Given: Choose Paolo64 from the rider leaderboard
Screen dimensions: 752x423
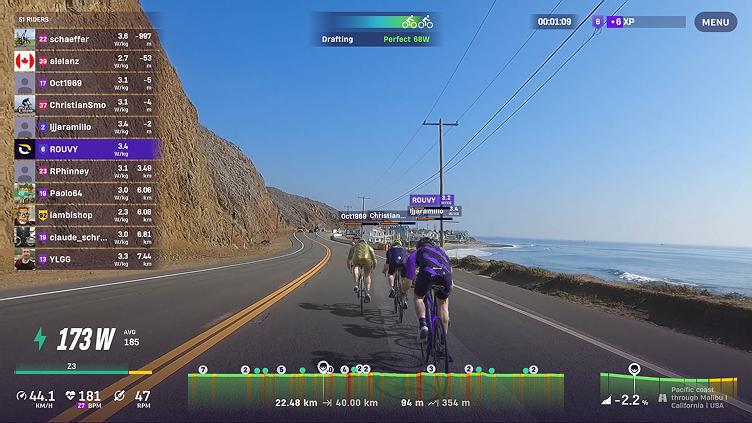Looking at the screenshot, I should [x=86, y=193].
